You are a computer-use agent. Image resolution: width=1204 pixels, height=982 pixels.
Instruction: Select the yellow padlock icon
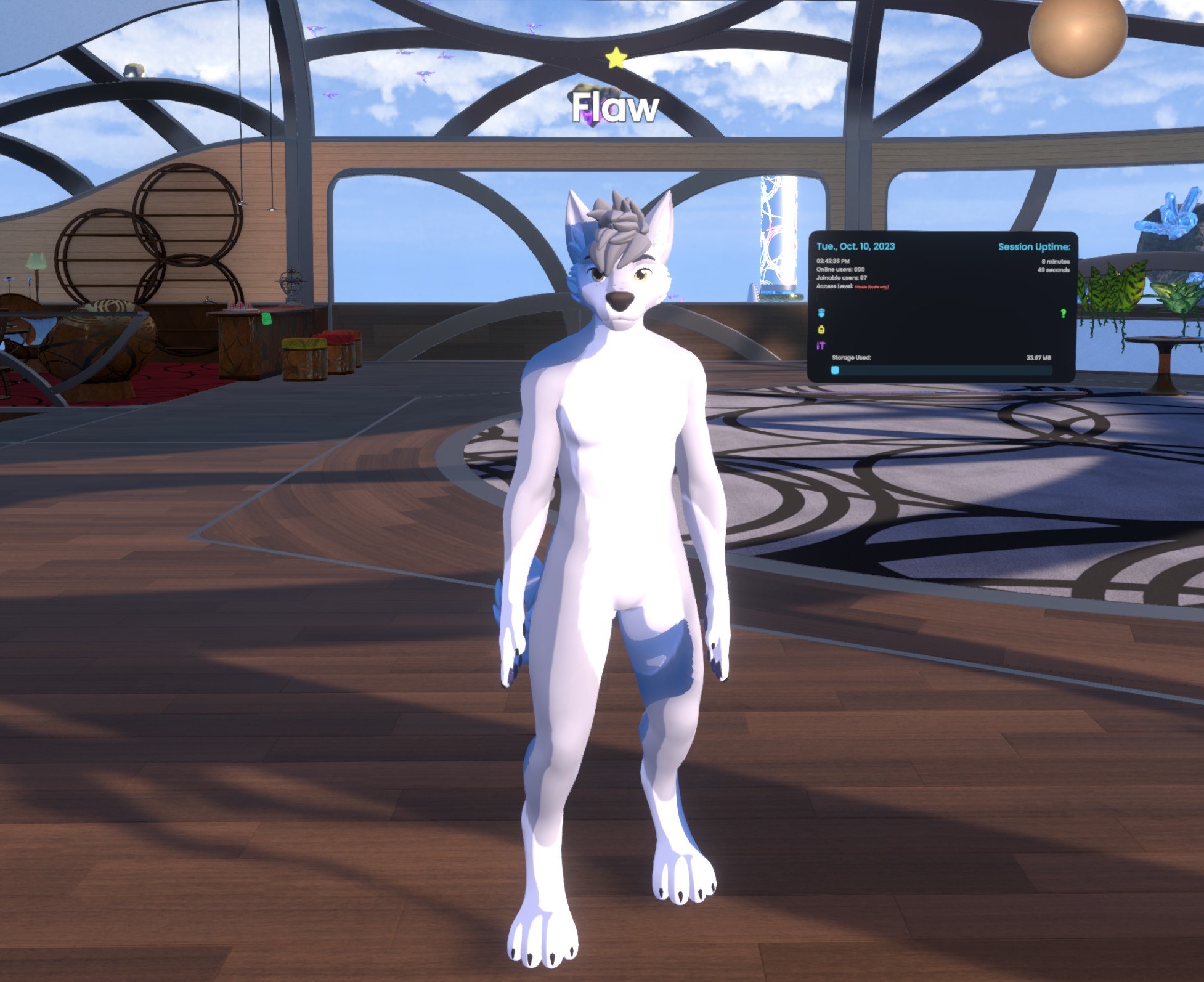click(821, 330)
